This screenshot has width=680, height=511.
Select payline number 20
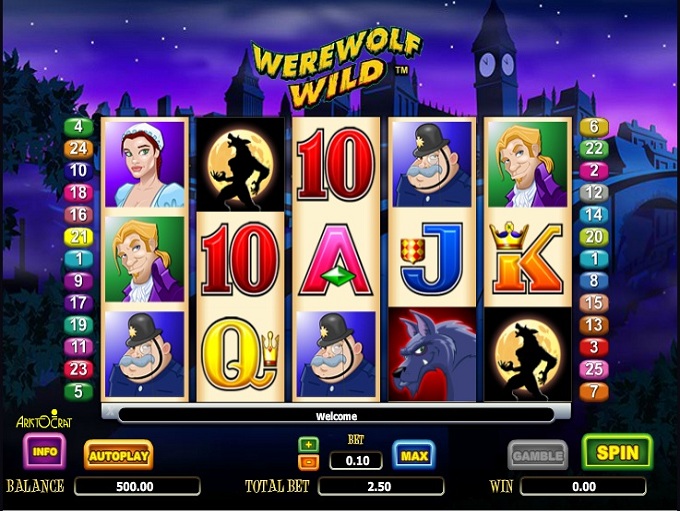click(594, 236)
